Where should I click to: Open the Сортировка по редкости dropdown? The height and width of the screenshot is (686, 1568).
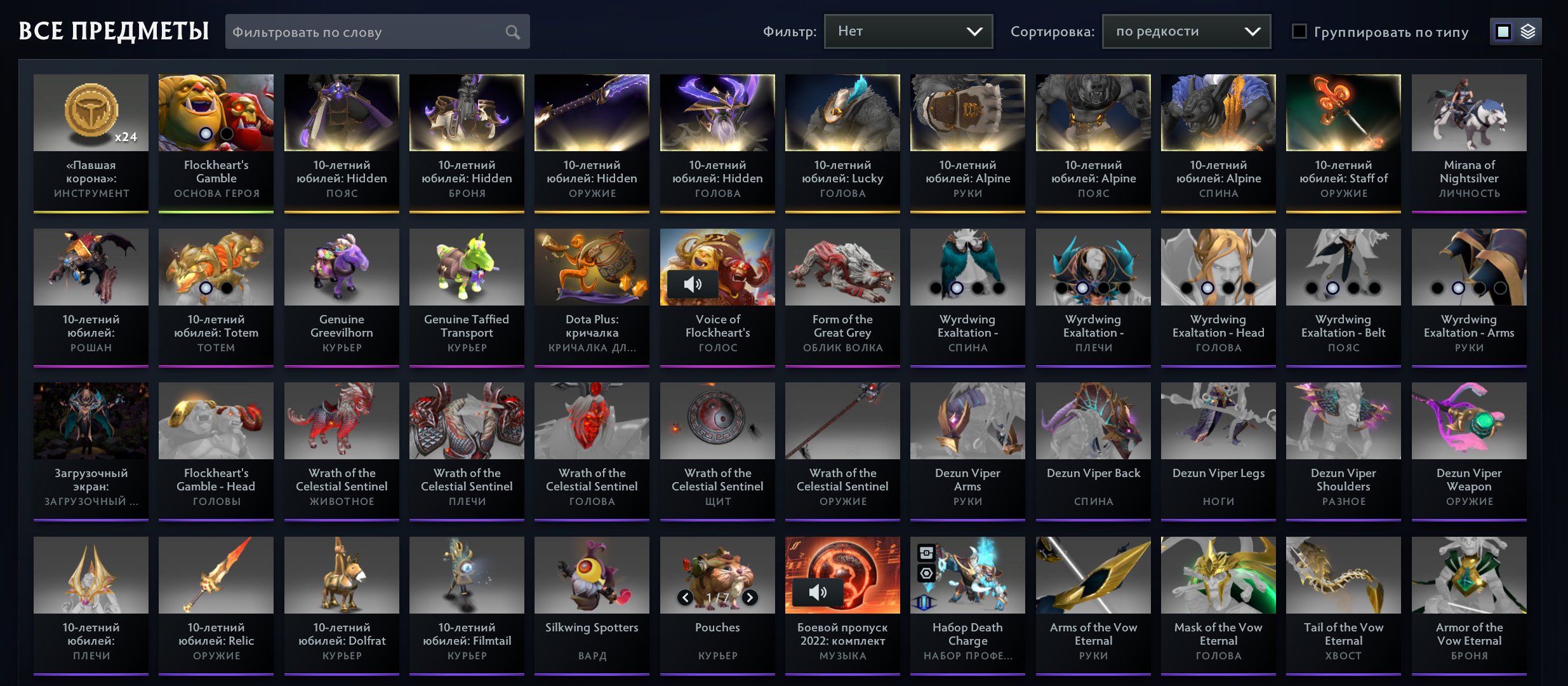(x=1186, y=30)
